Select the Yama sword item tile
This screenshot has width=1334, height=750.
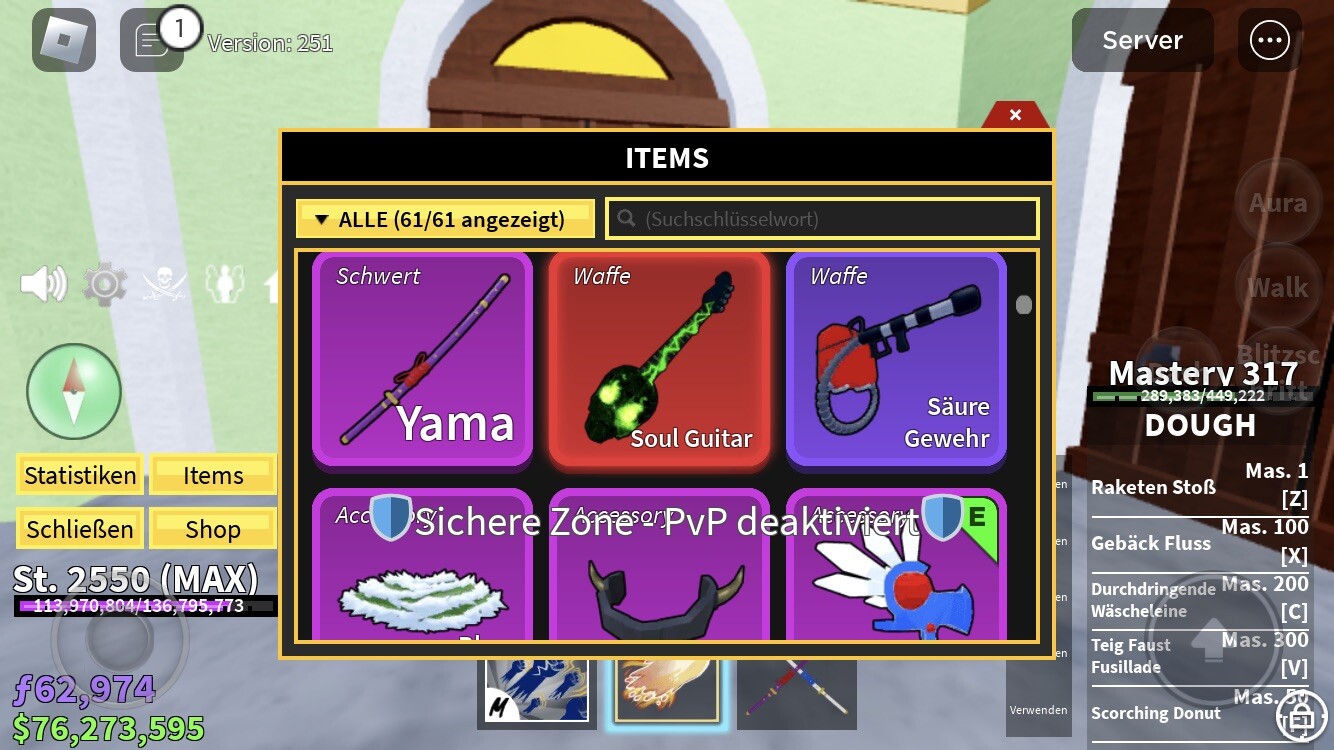tap(422, 360)
